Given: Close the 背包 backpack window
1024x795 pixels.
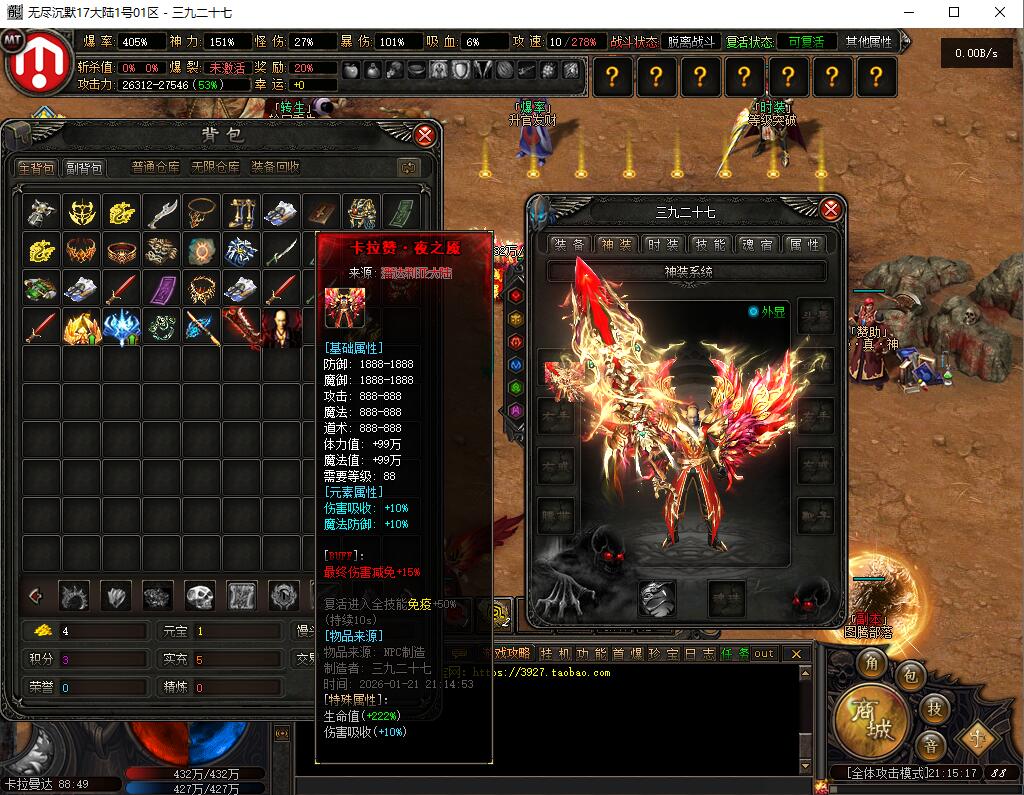Looking at the screenshot, I should (x=425, y=135).
